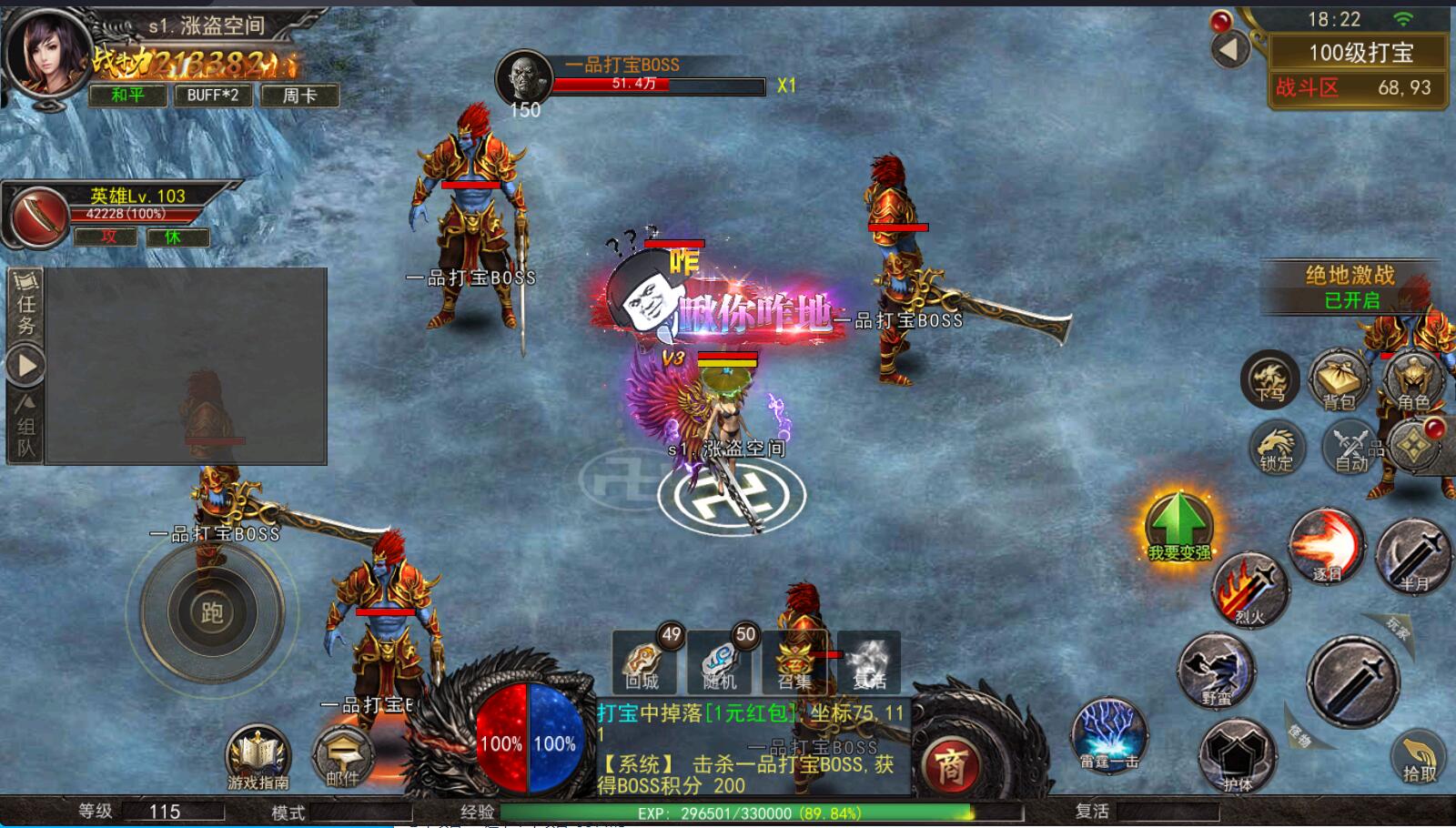Cast the 半月 sword skill
Viewport: 1456px width, 828px height.
coord(1413,553)
